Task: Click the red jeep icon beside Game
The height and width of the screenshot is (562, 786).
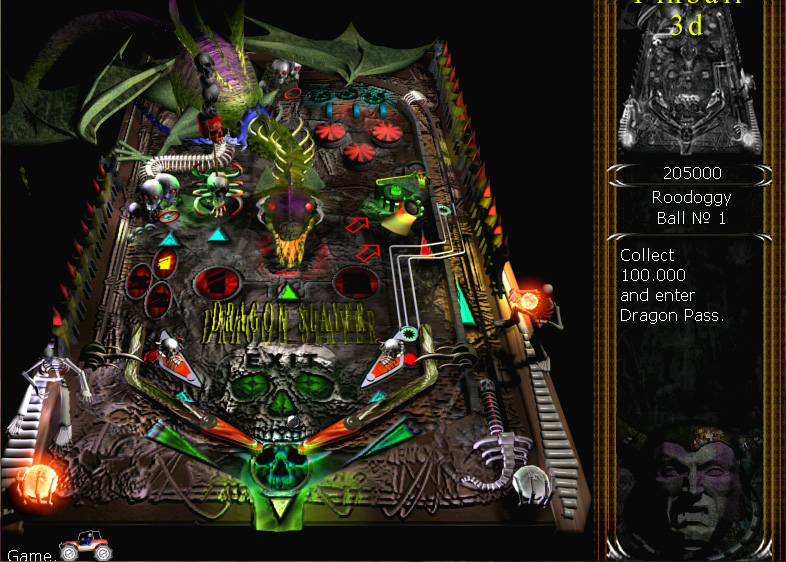Action: coord(85,547)
